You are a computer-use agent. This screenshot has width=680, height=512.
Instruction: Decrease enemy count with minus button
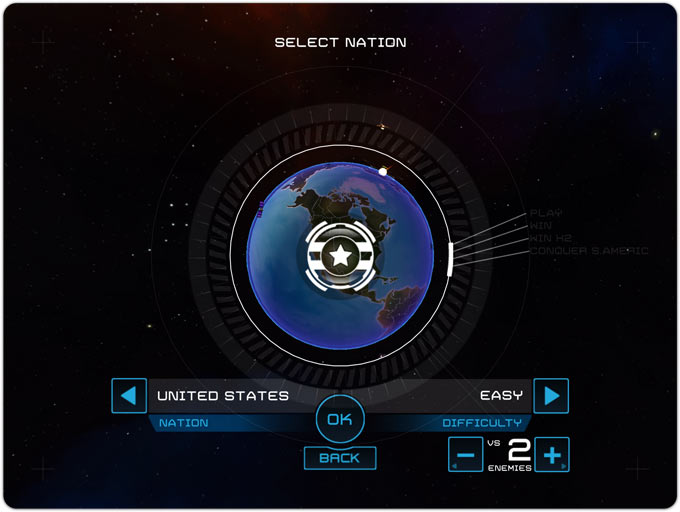pyautogui.click(x=465, y=455)
